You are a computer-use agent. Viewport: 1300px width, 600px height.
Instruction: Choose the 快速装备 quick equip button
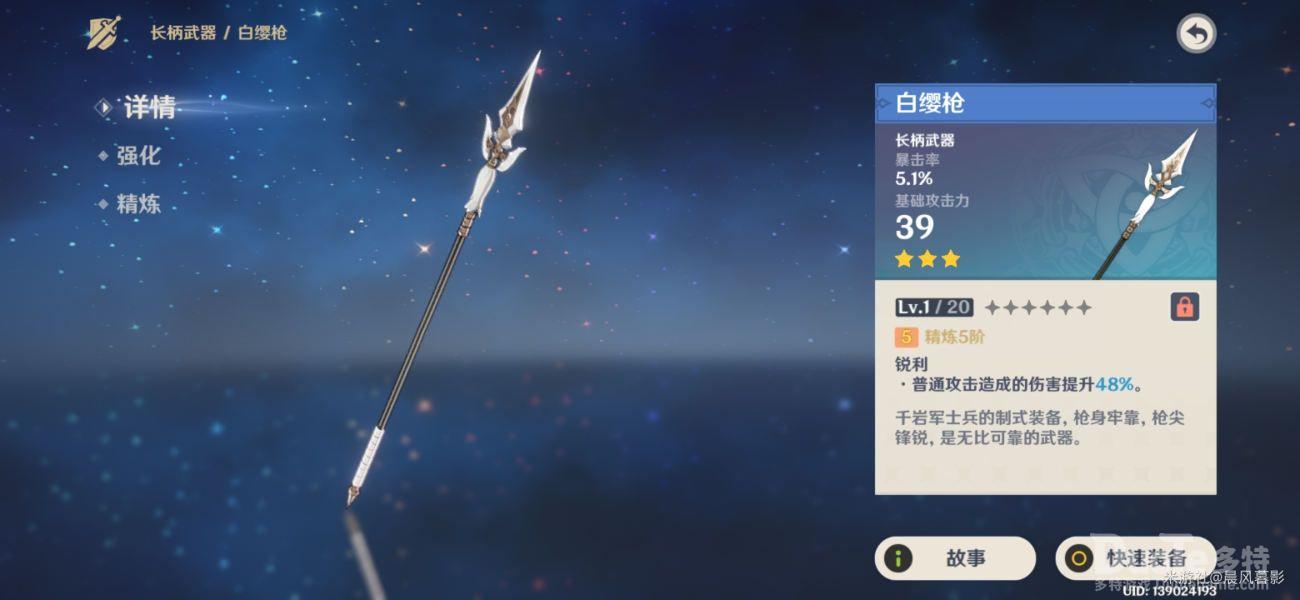[1135, 558]
